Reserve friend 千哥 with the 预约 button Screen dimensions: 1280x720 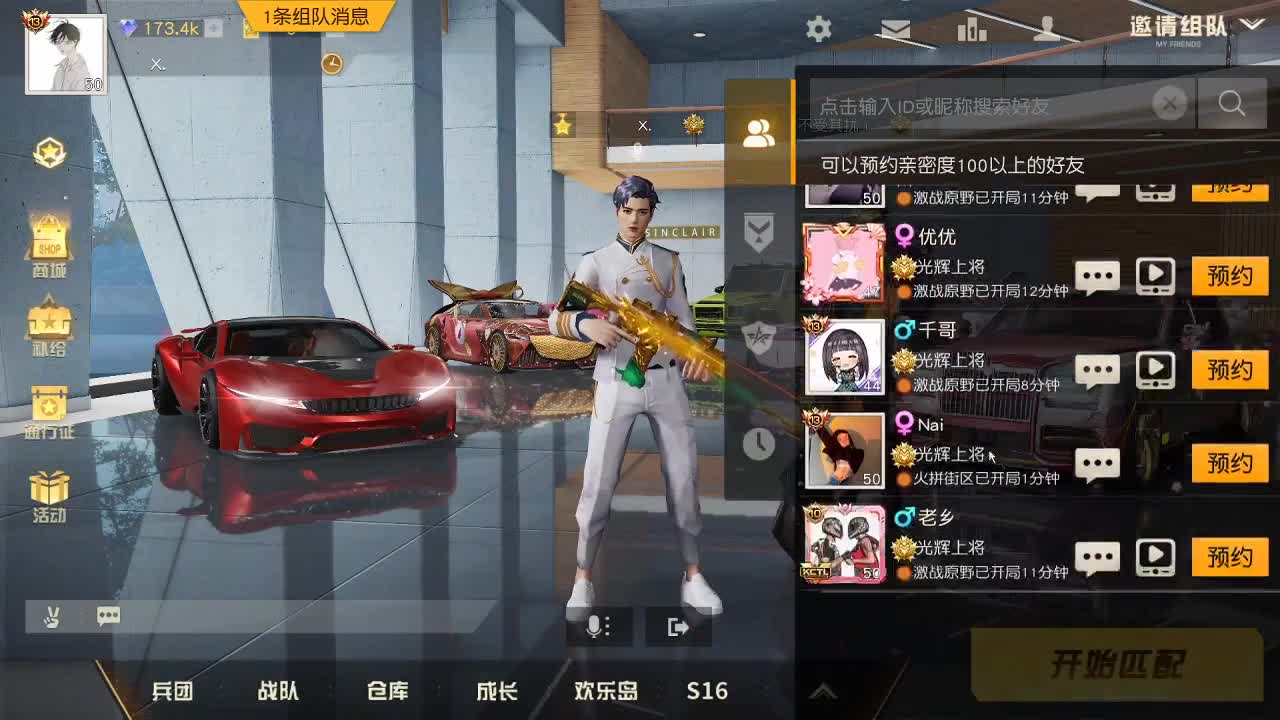pos(1230,370)
